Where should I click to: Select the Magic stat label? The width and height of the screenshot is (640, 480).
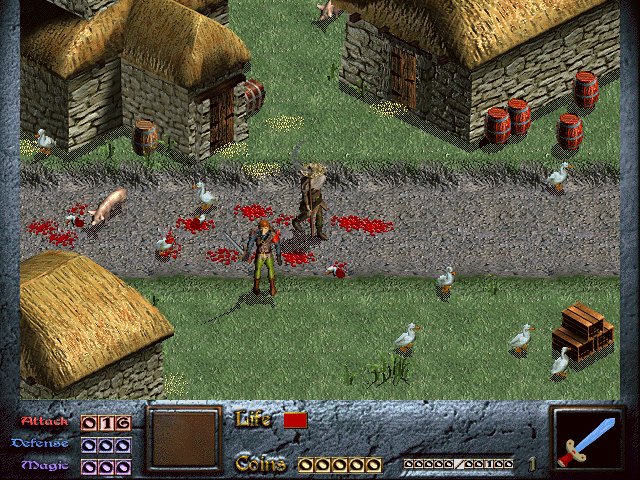(x=46, y=465)
